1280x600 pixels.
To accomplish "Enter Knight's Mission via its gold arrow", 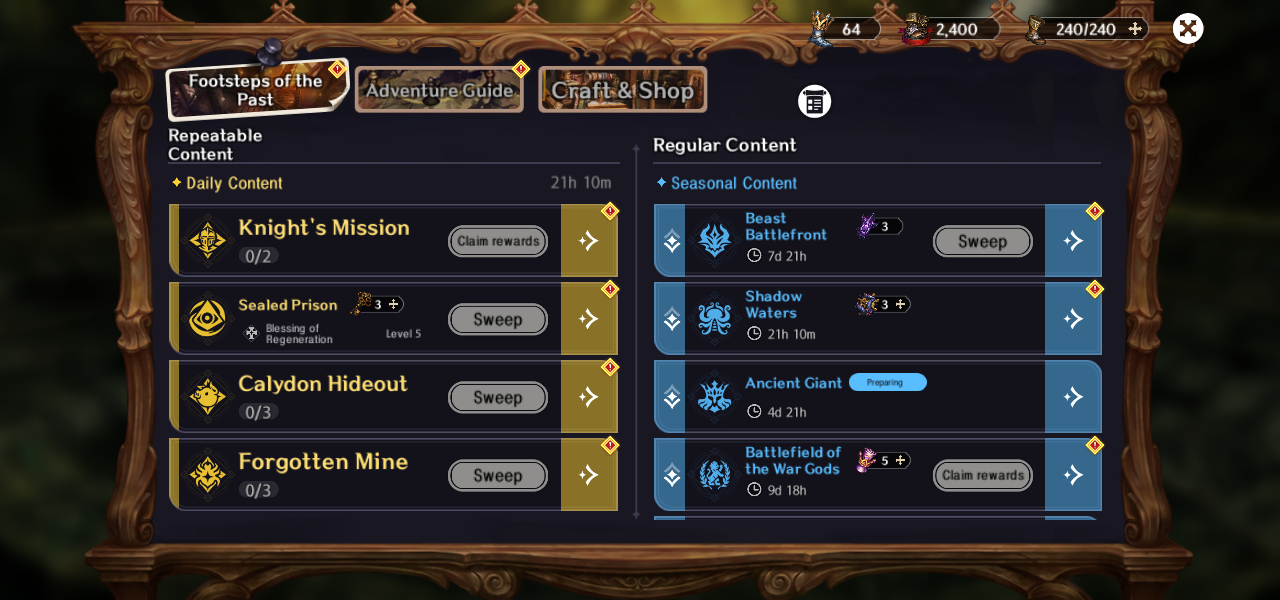I will pos(589,241).
